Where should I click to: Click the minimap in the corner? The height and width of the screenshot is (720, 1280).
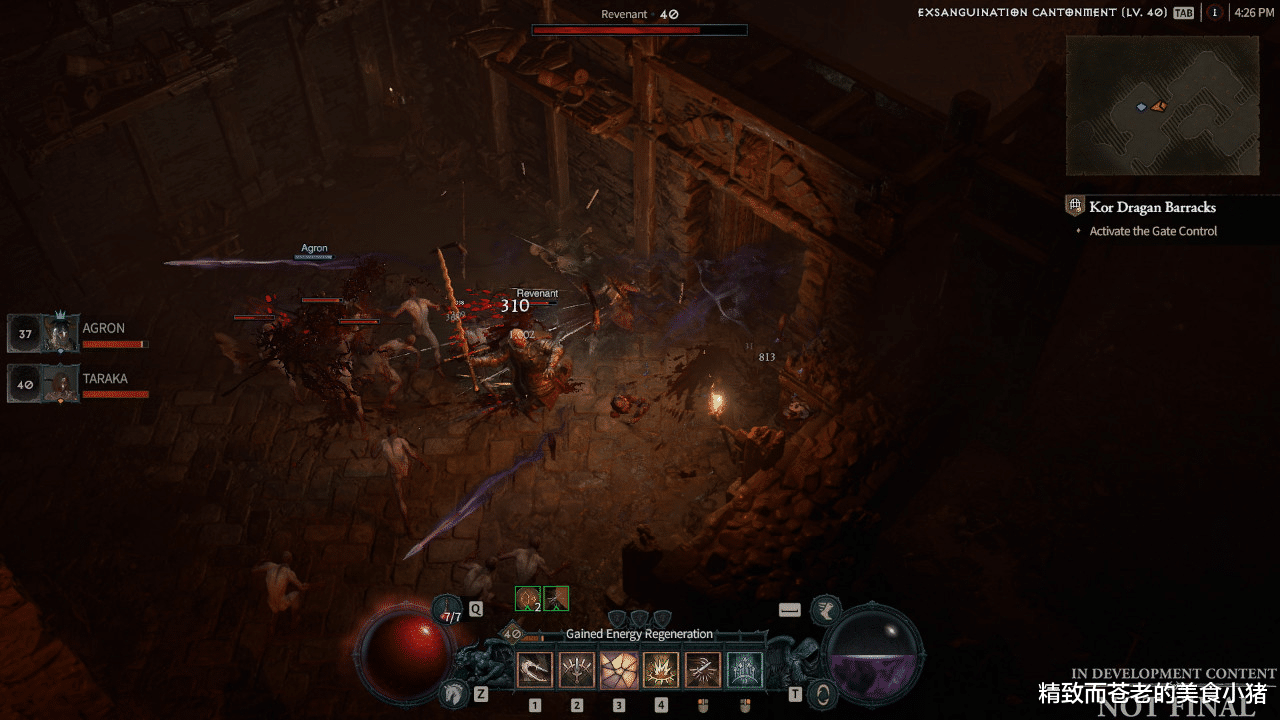coord(1161,106)
